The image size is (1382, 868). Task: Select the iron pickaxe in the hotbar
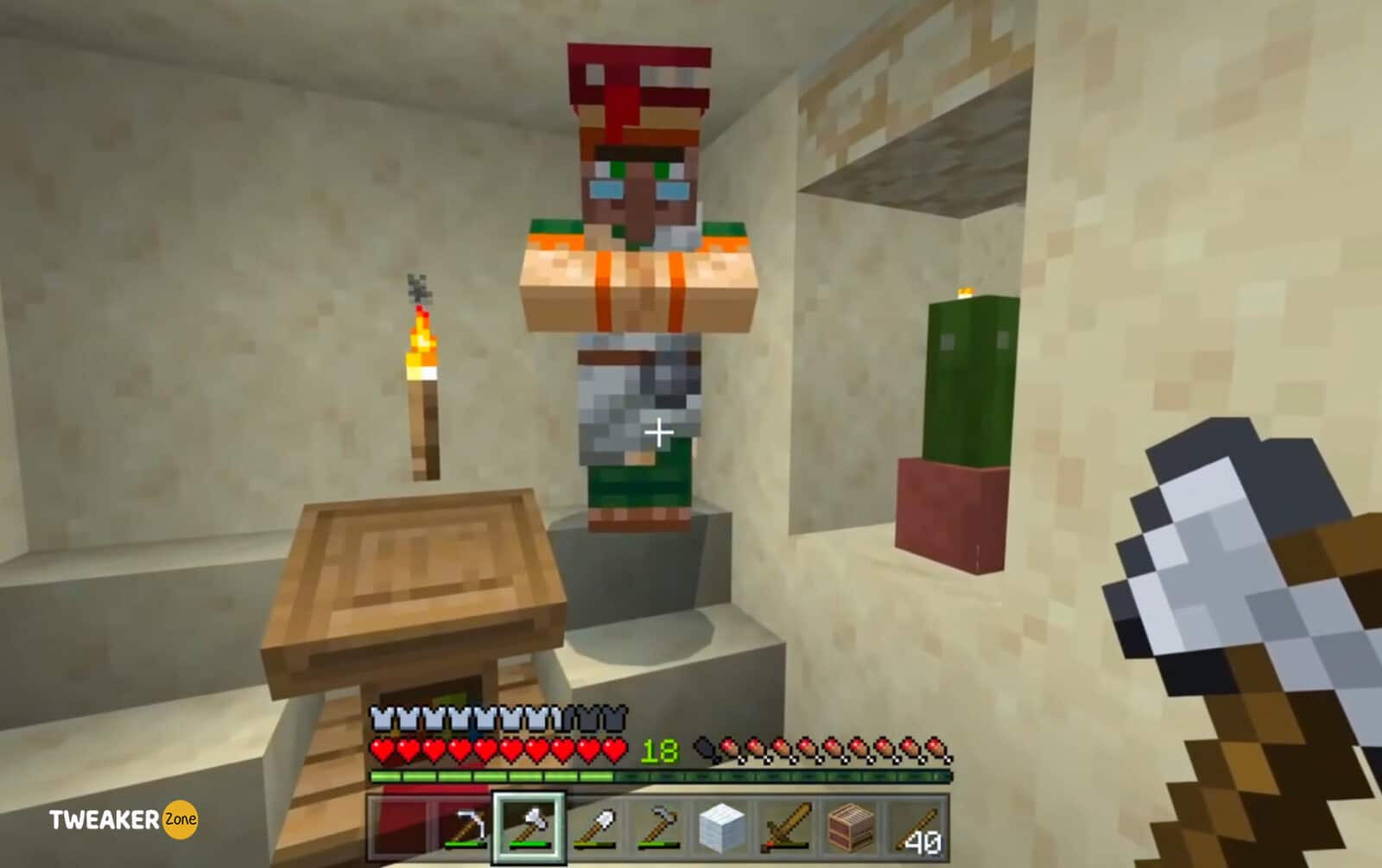(468, 825)
